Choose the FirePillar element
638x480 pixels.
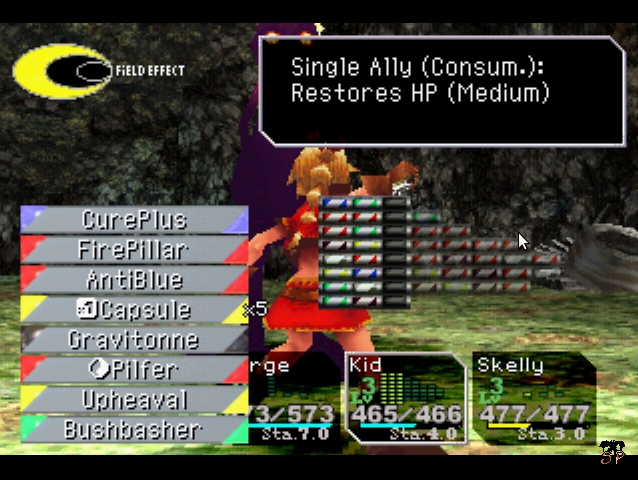(134, 249)
